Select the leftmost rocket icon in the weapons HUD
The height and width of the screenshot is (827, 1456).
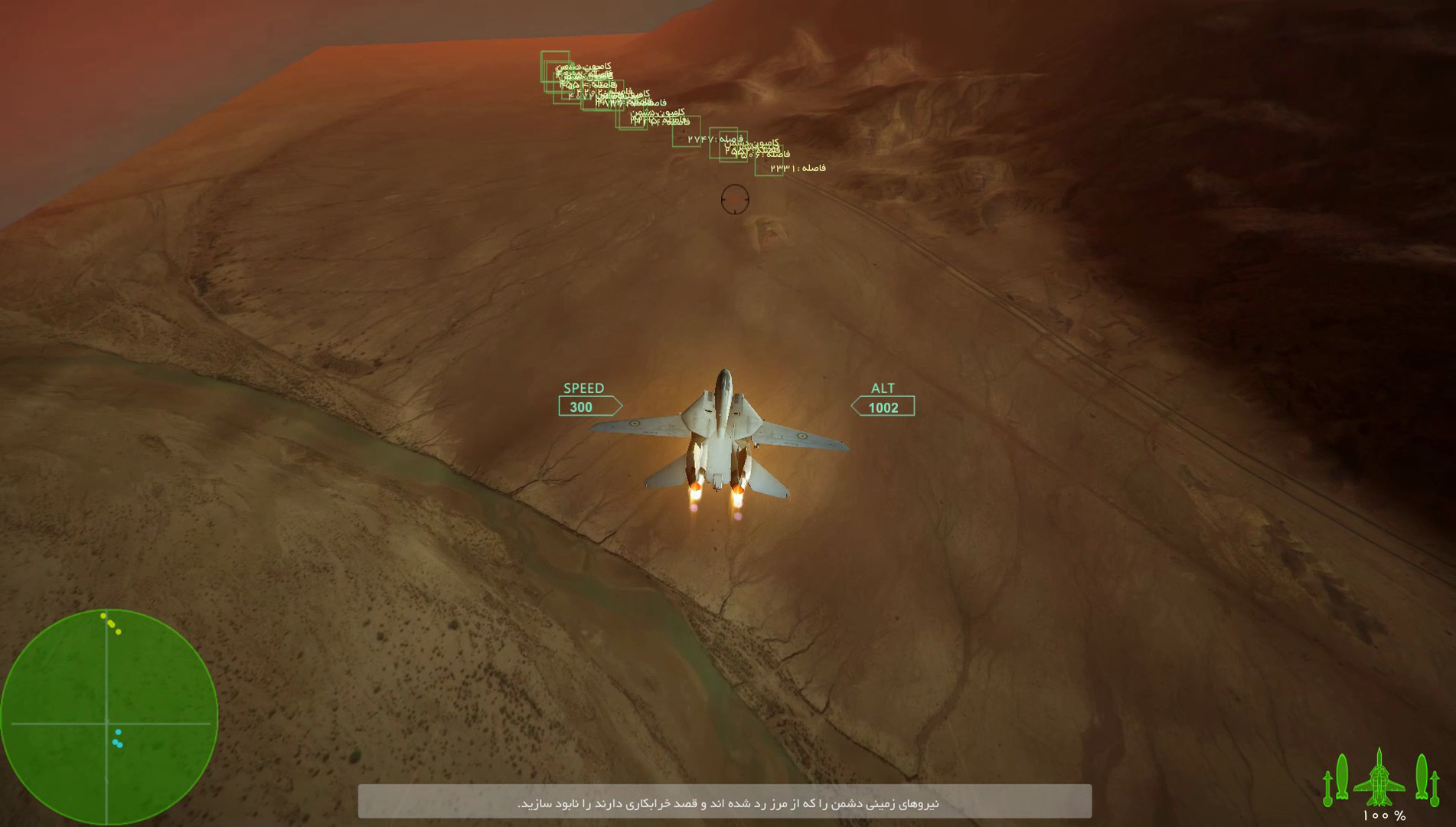click(x=1327, y=789)
